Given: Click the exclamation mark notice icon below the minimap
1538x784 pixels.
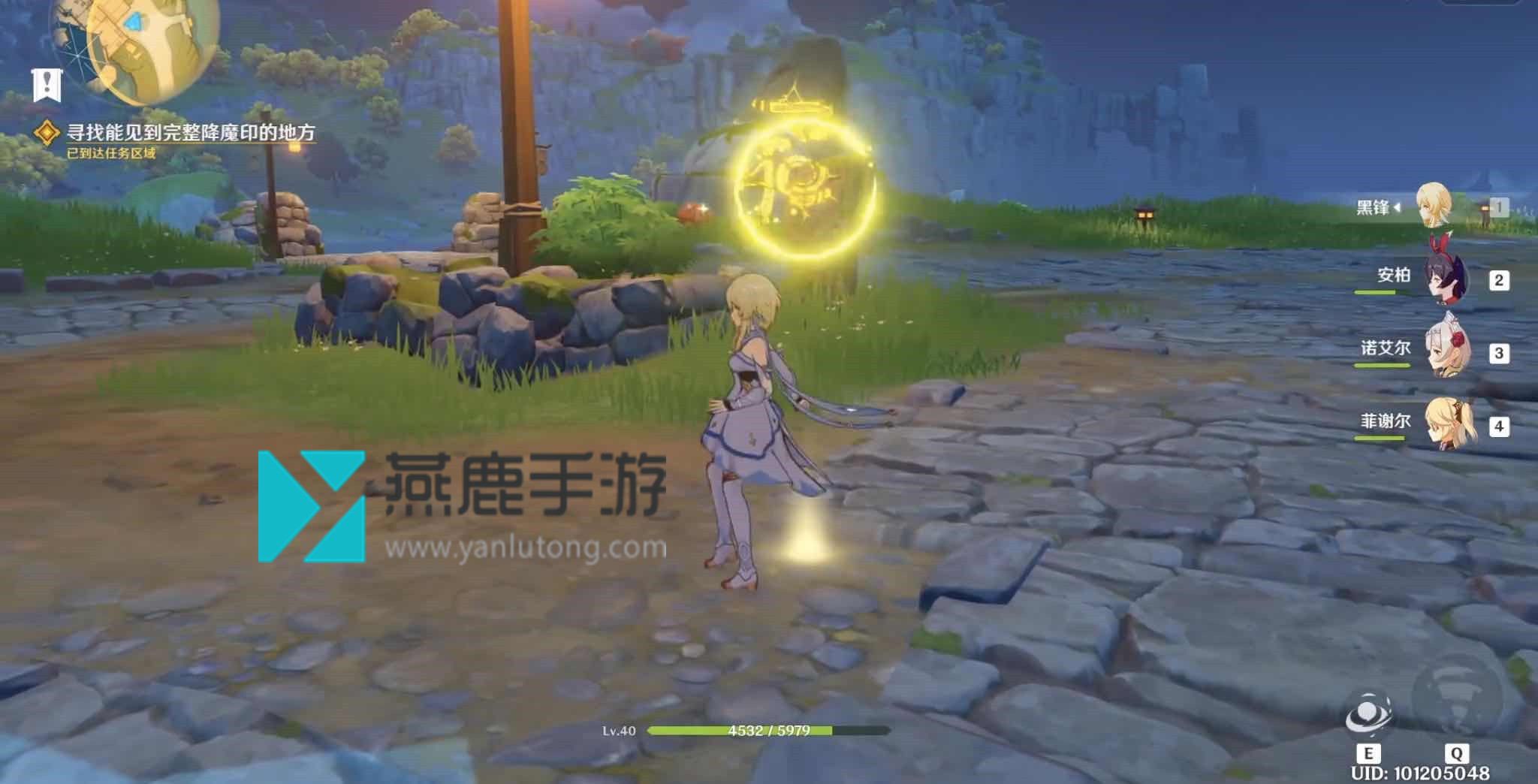Looking at the screenshot, I should [x=47, y=84].
